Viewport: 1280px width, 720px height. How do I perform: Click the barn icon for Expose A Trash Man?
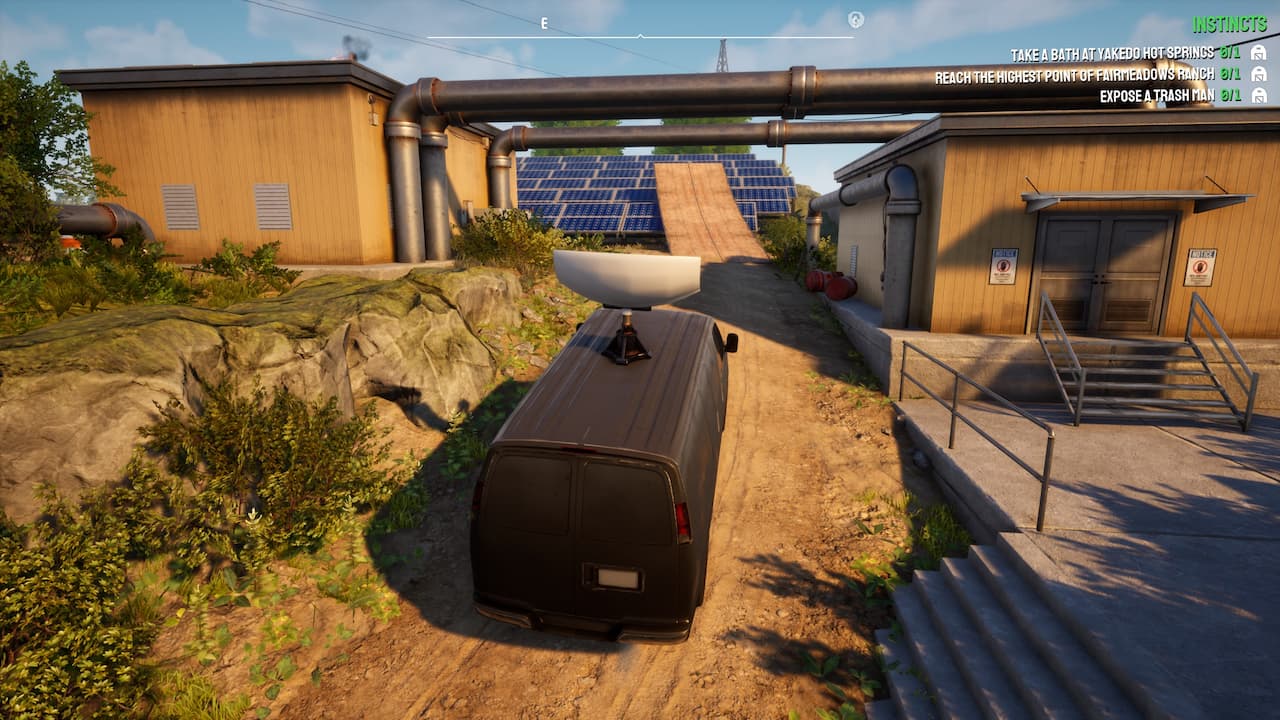click(1259, 95)
